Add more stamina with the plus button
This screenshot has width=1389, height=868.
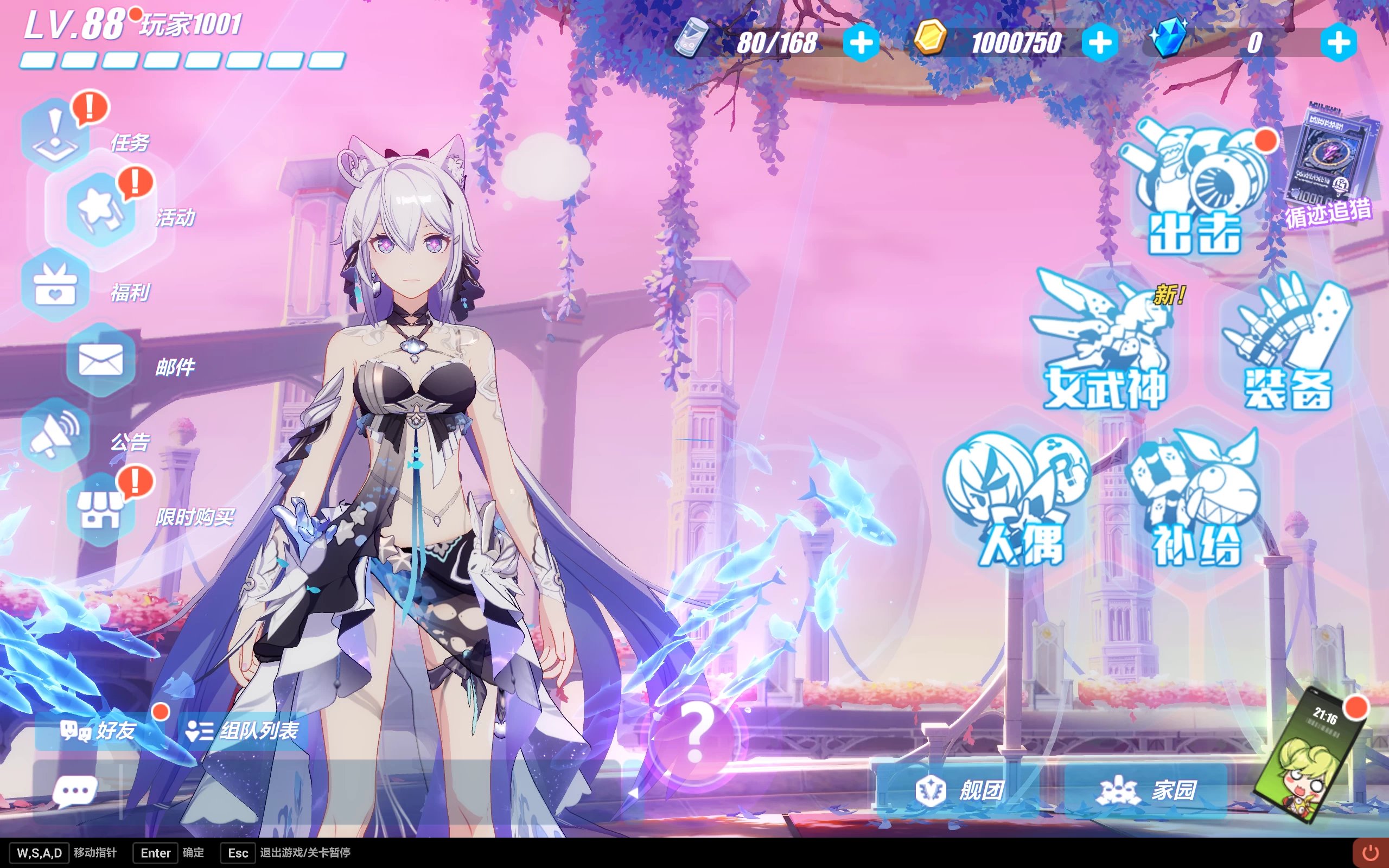[861, 43]
